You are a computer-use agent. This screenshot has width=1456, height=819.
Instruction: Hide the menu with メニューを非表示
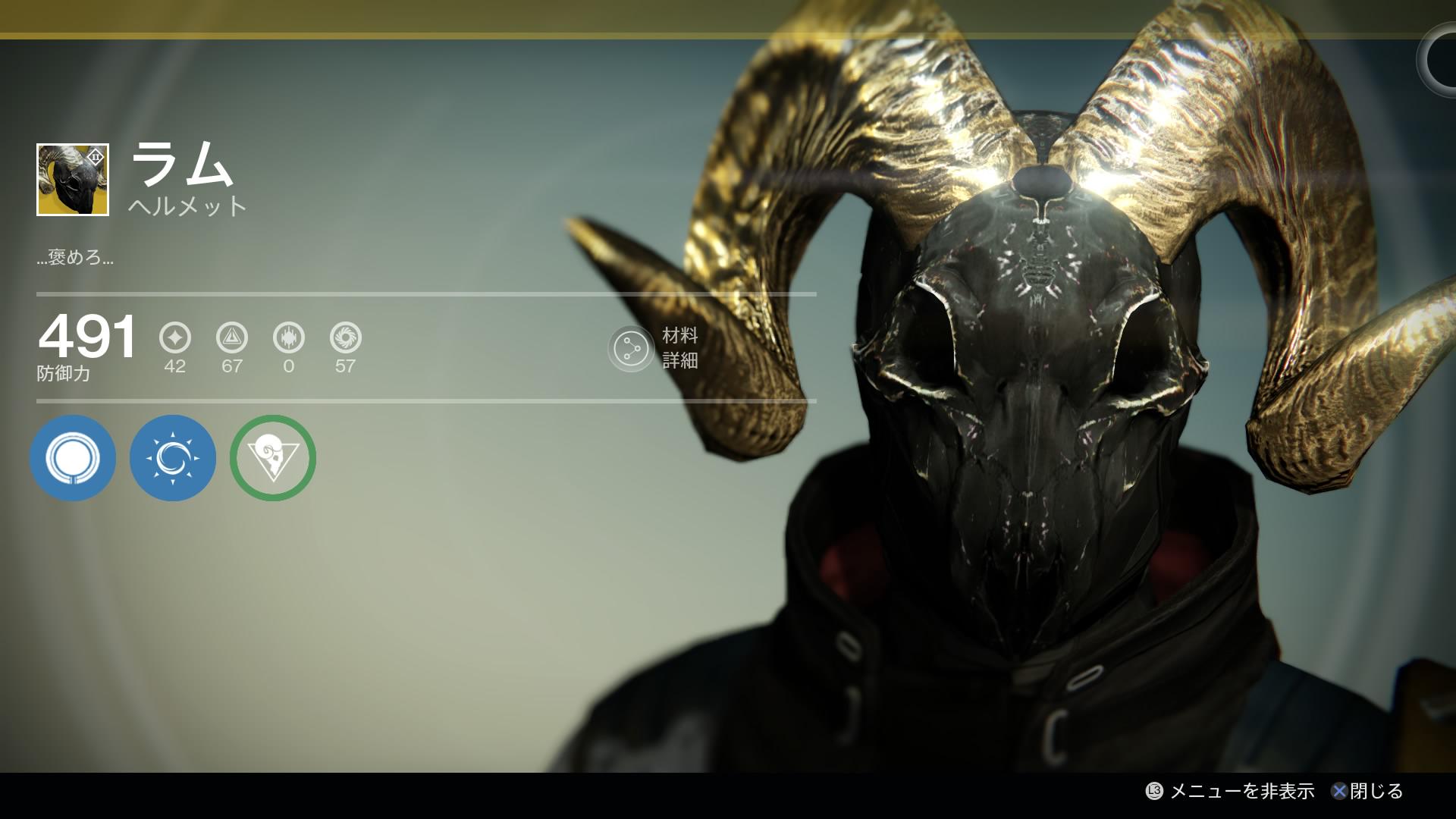[1230, 792]
